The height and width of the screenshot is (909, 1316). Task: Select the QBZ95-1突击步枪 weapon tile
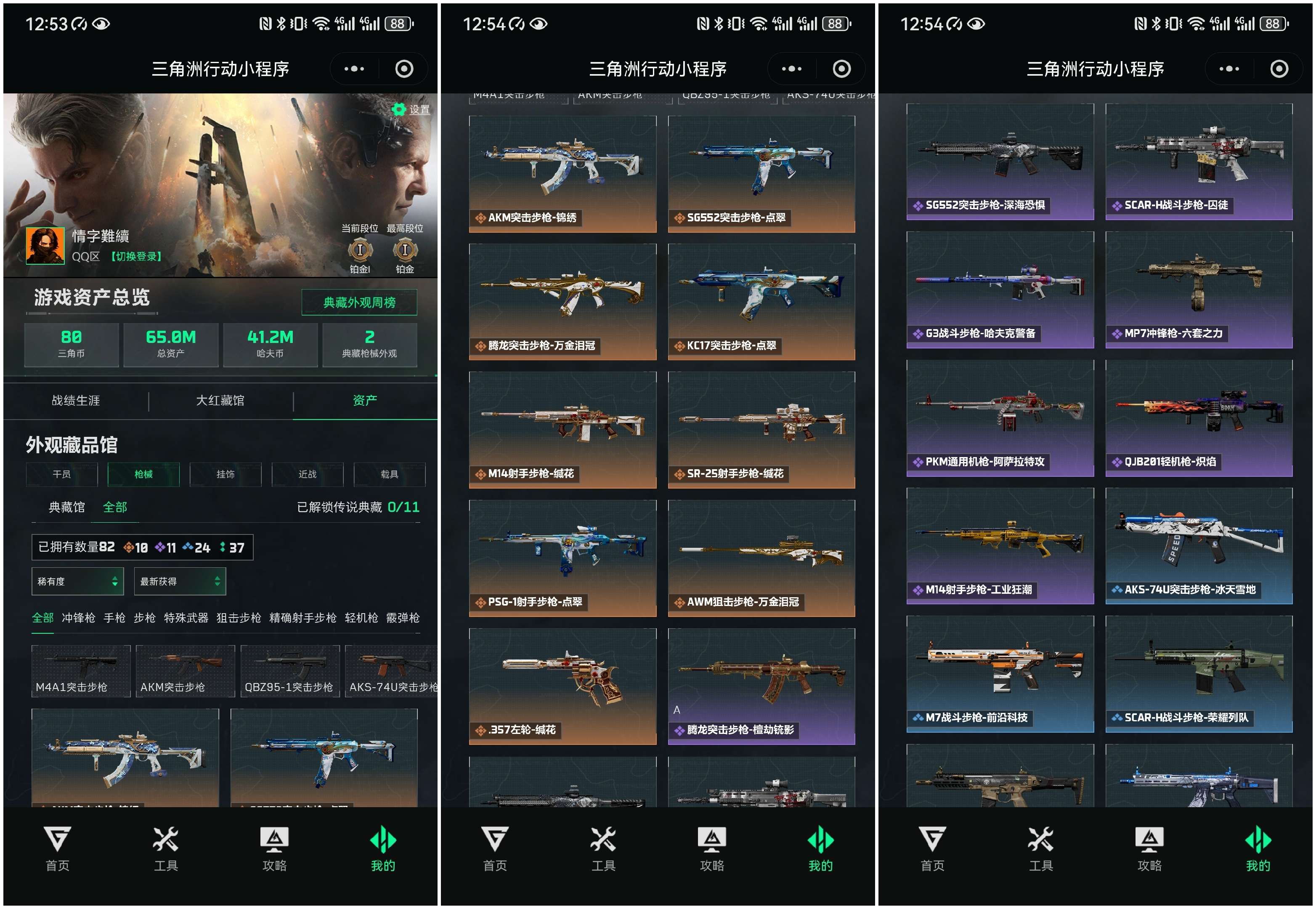tap(290, 672)
